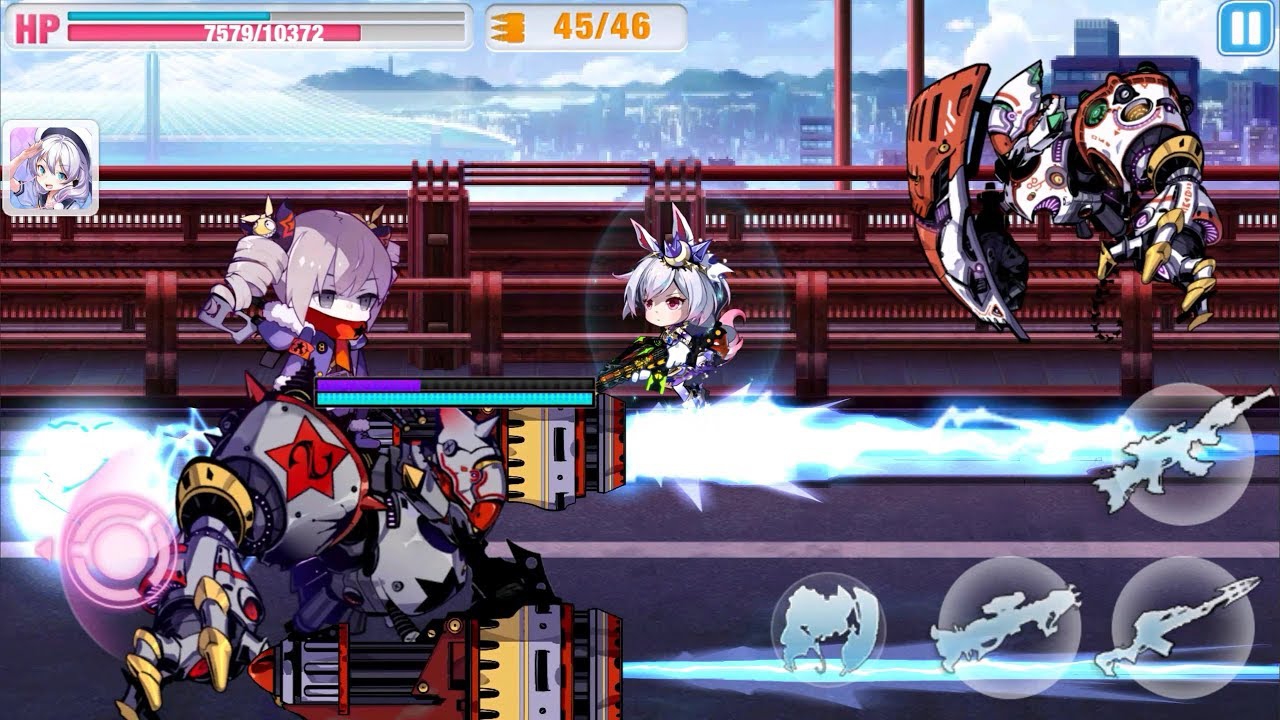Tap the white-haired character portrait
The width and height of the screenshot is (1280, 720).
[x=51, y=168]
